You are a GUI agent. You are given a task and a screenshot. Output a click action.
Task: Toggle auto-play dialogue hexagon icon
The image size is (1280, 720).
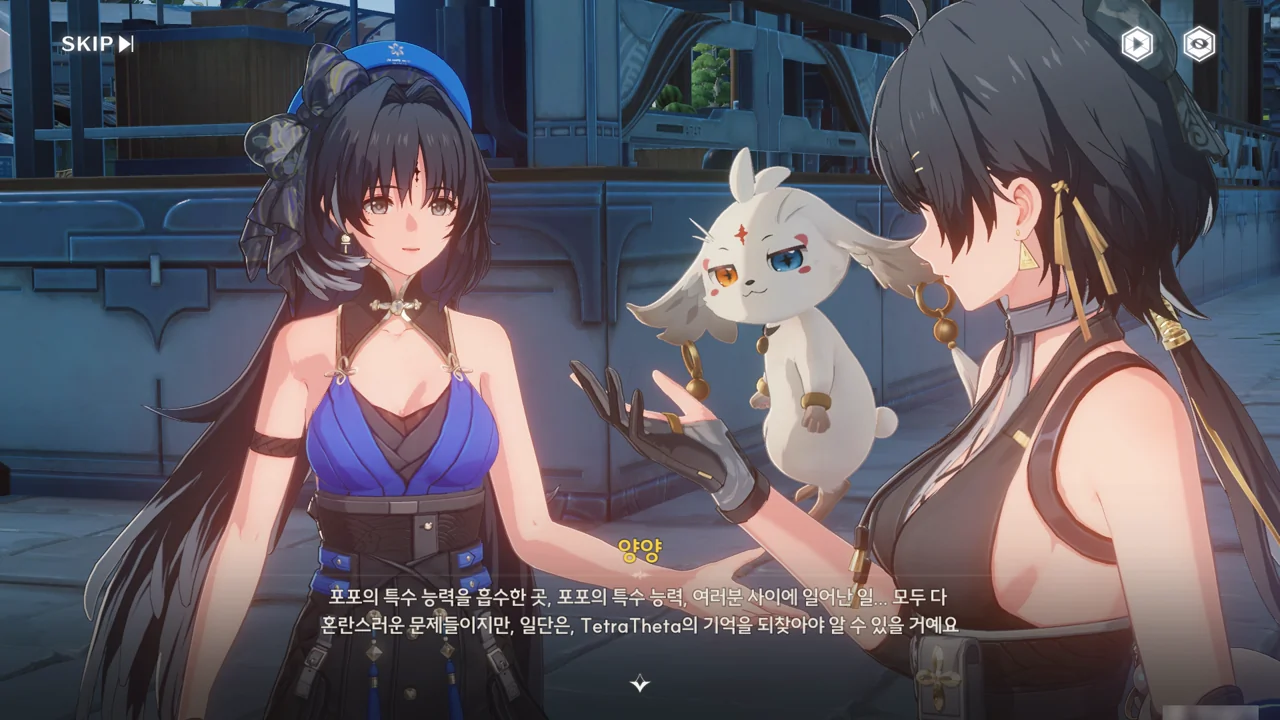click(1136, 44)
